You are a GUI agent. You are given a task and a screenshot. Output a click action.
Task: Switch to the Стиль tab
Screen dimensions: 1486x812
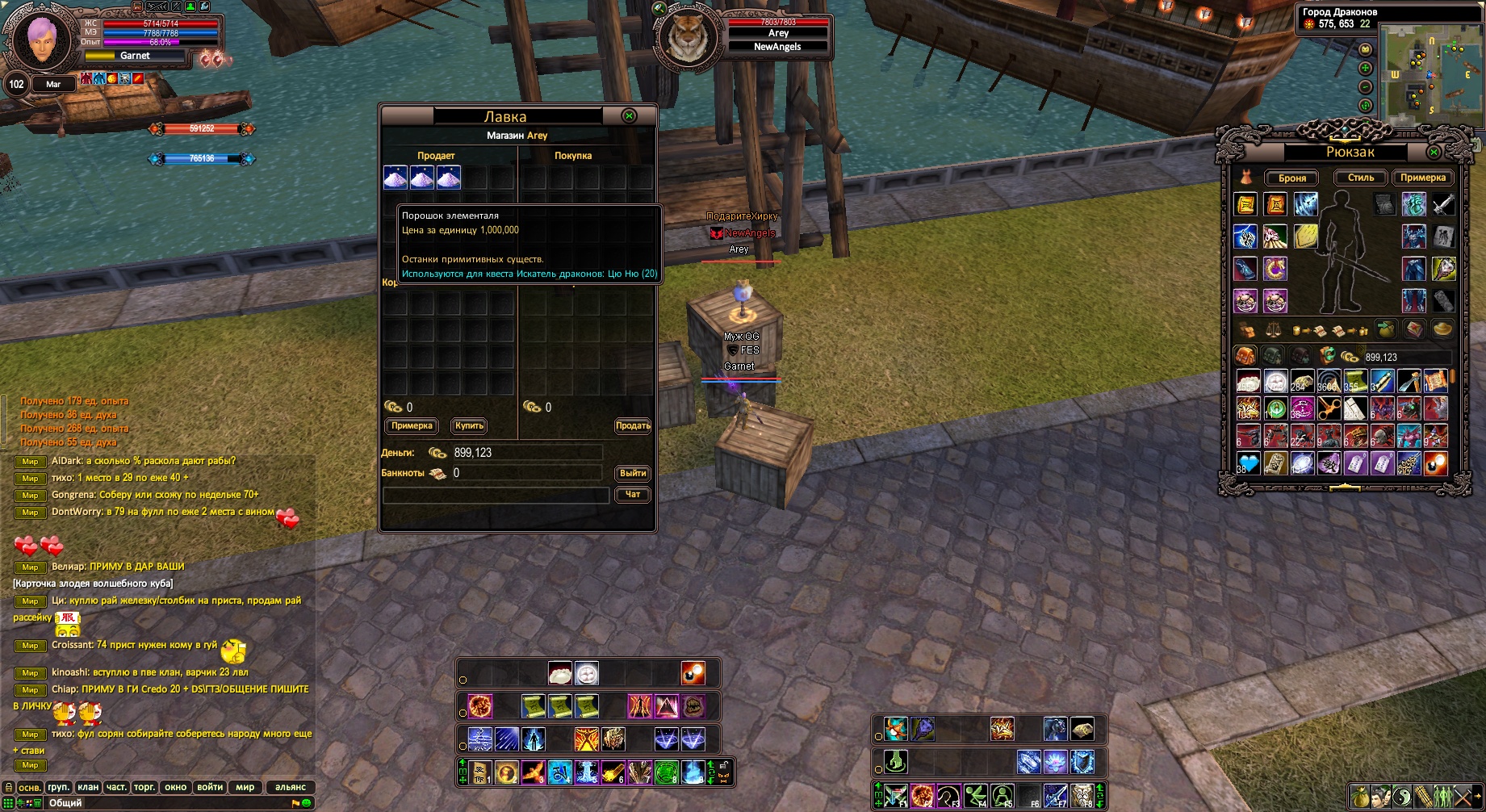pyautogui.click(x=1360, y=178)
